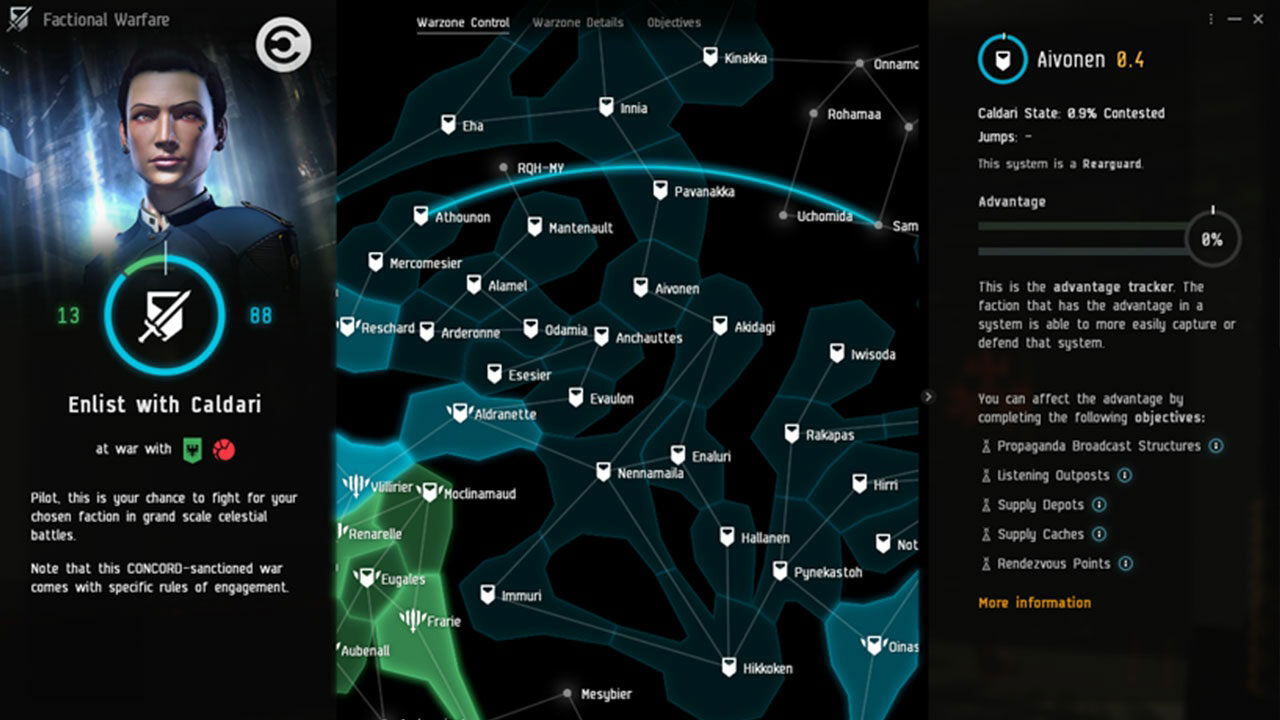1280x720 pixels.
Task: Select the Innia system on the map
Action: point(606,106)
